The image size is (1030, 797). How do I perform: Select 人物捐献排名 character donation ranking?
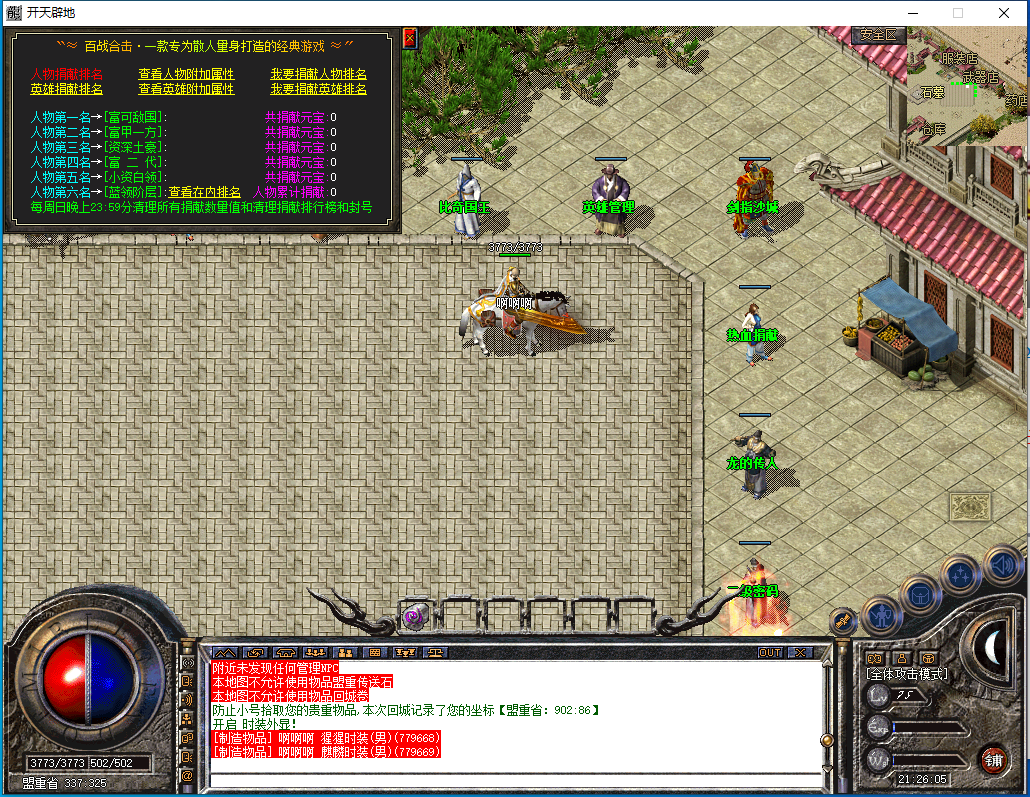click(x=66, y=74)
